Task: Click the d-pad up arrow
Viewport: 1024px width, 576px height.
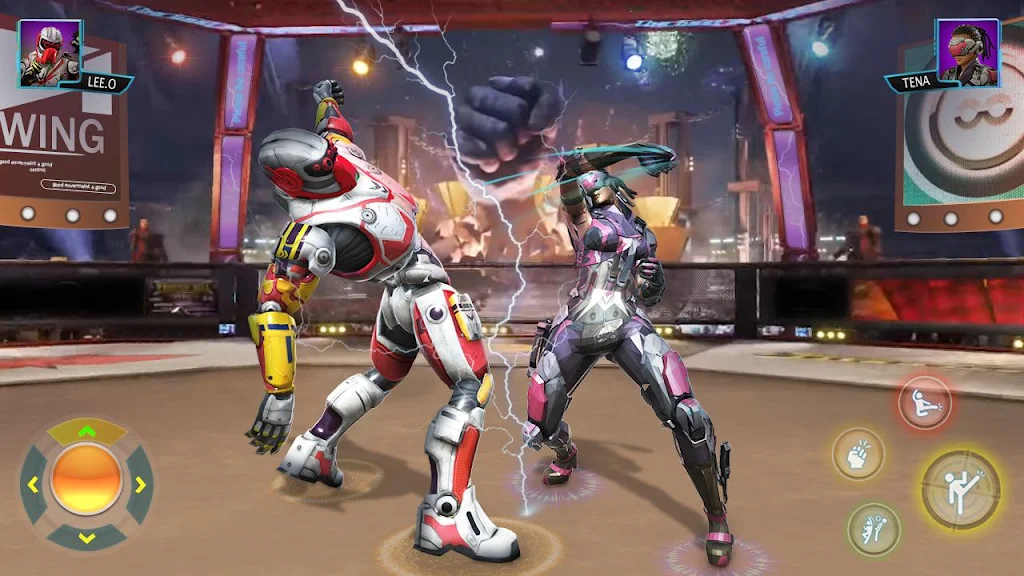Action: pos(87,432)
